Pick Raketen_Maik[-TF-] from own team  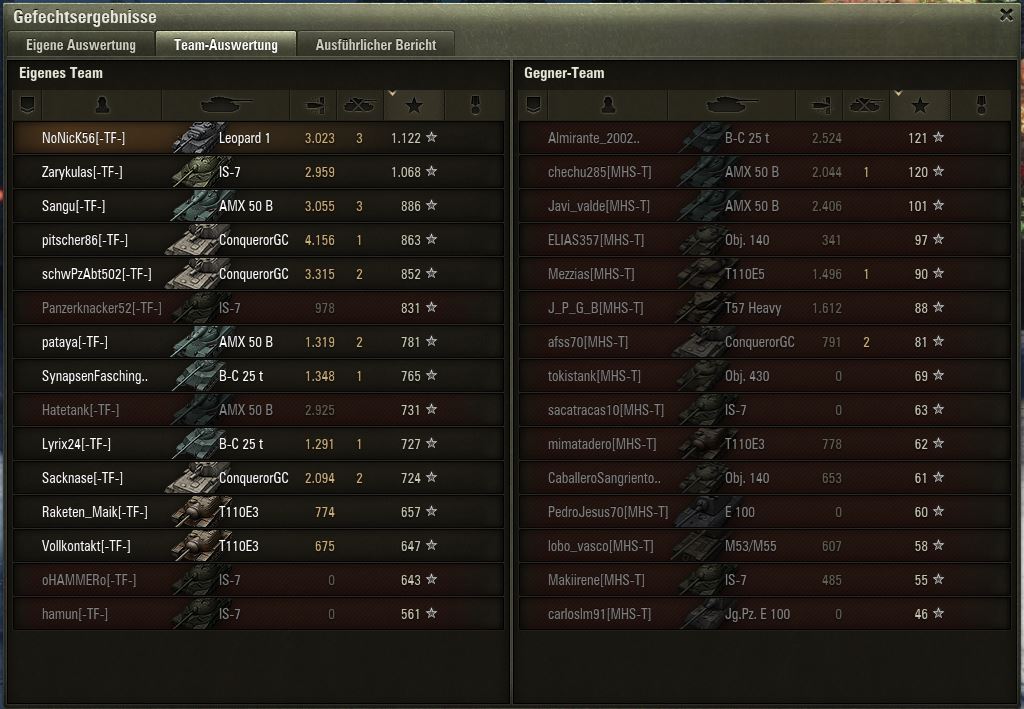[258, 512]
